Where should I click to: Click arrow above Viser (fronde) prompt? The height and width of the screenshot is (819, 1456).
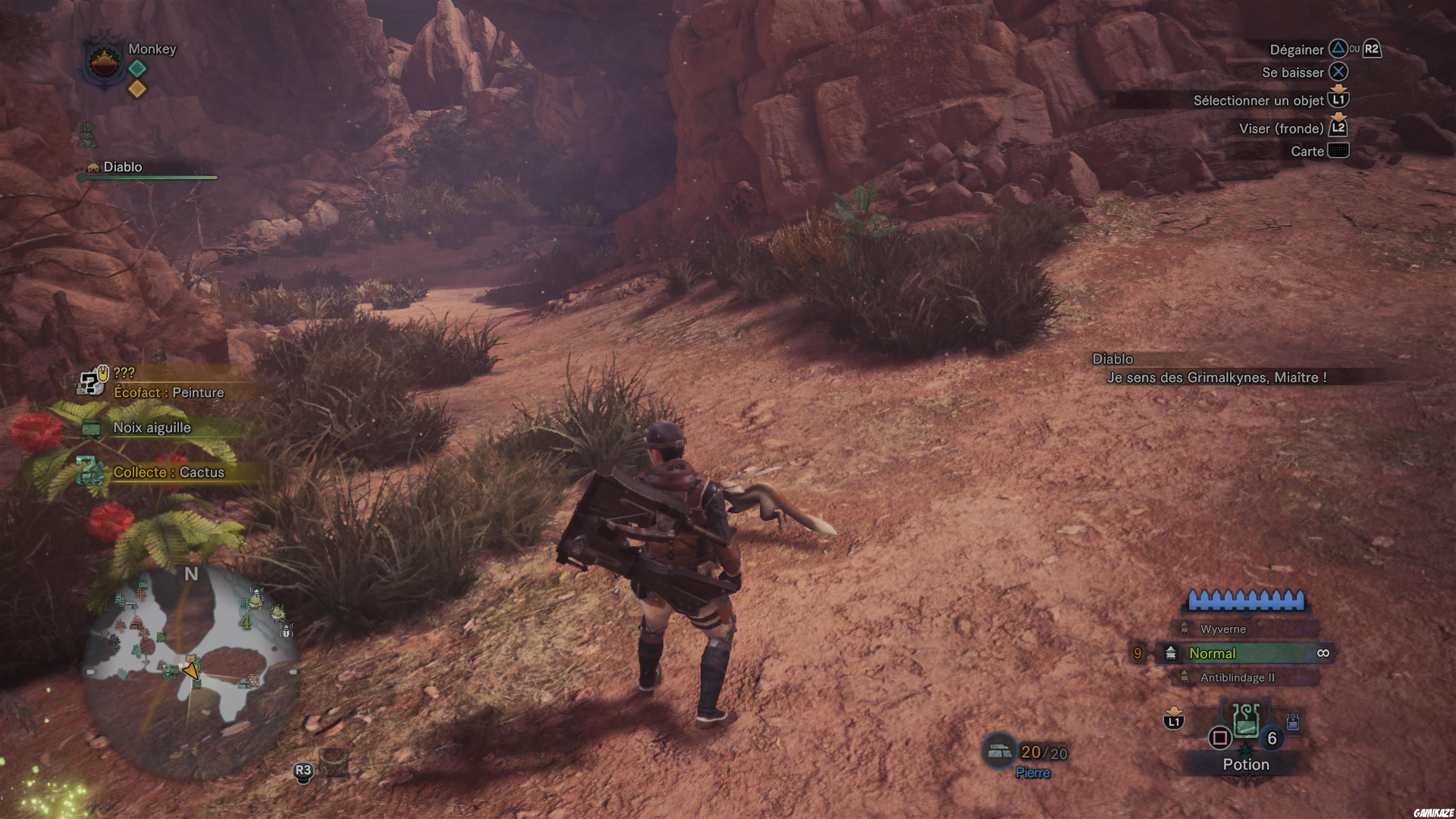click(x=1338, y=116)
